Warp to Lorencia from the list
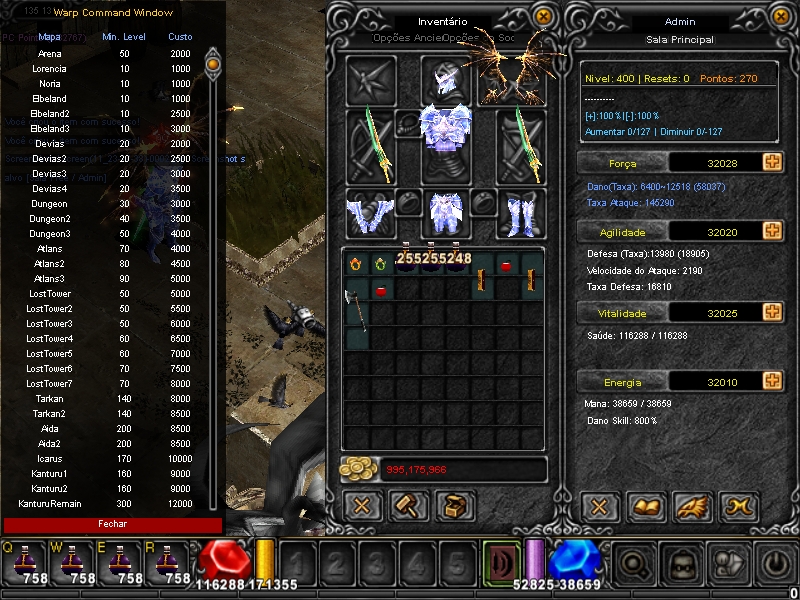Image resolution: width=800 pixels, height=600 pixels. [49, 69]
